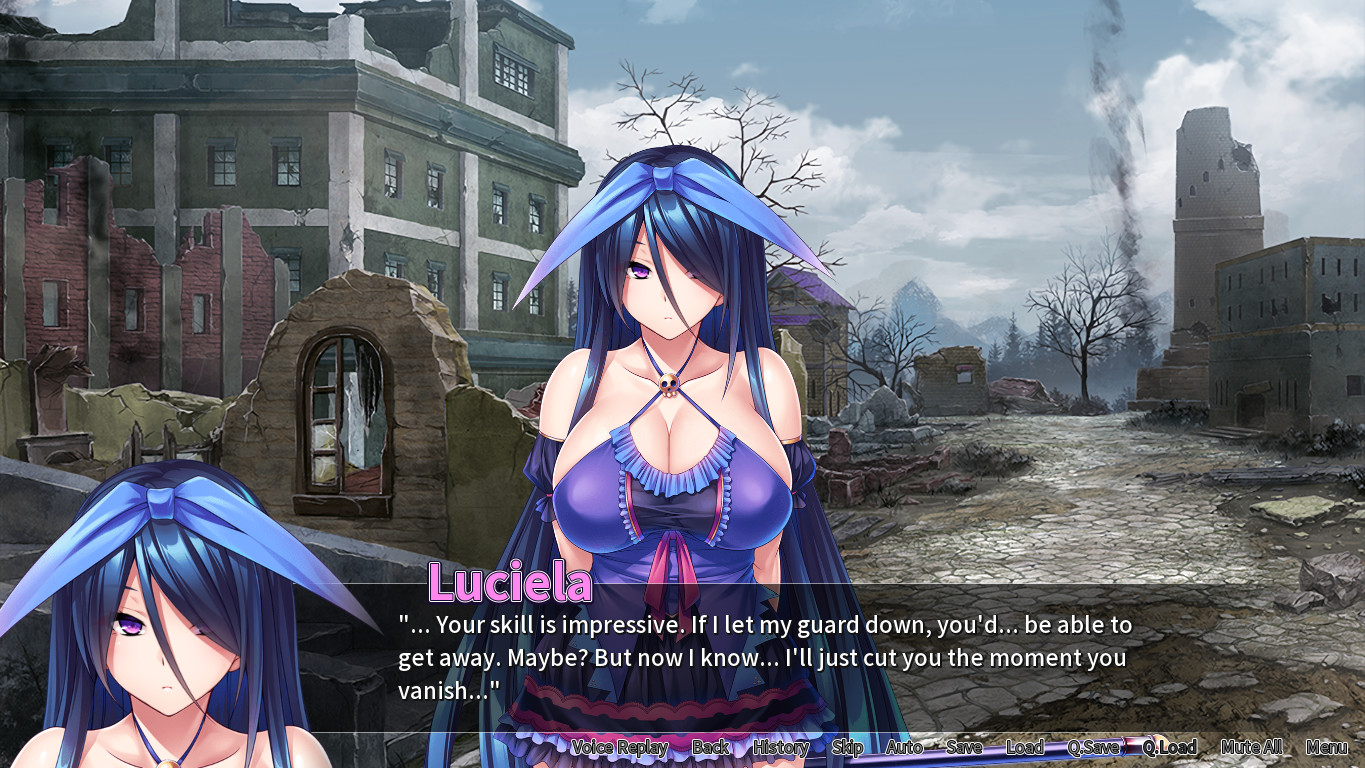Go Back to the previous line
1365x768 pixels.
tap(710, 747)
